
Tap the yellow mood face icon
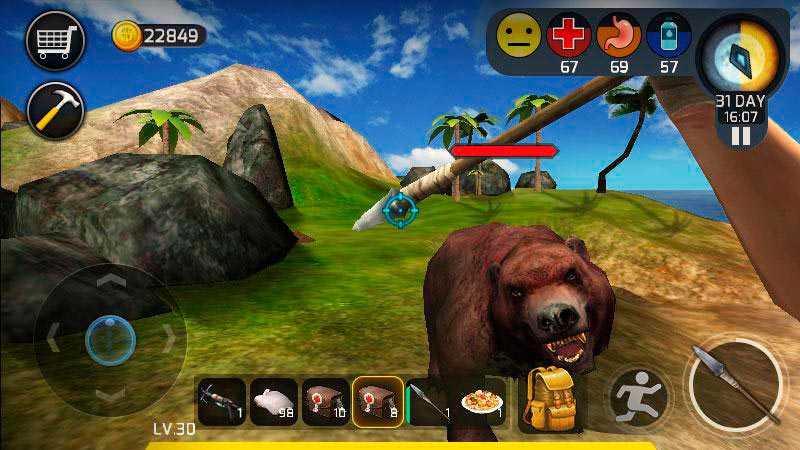[518, 36]
